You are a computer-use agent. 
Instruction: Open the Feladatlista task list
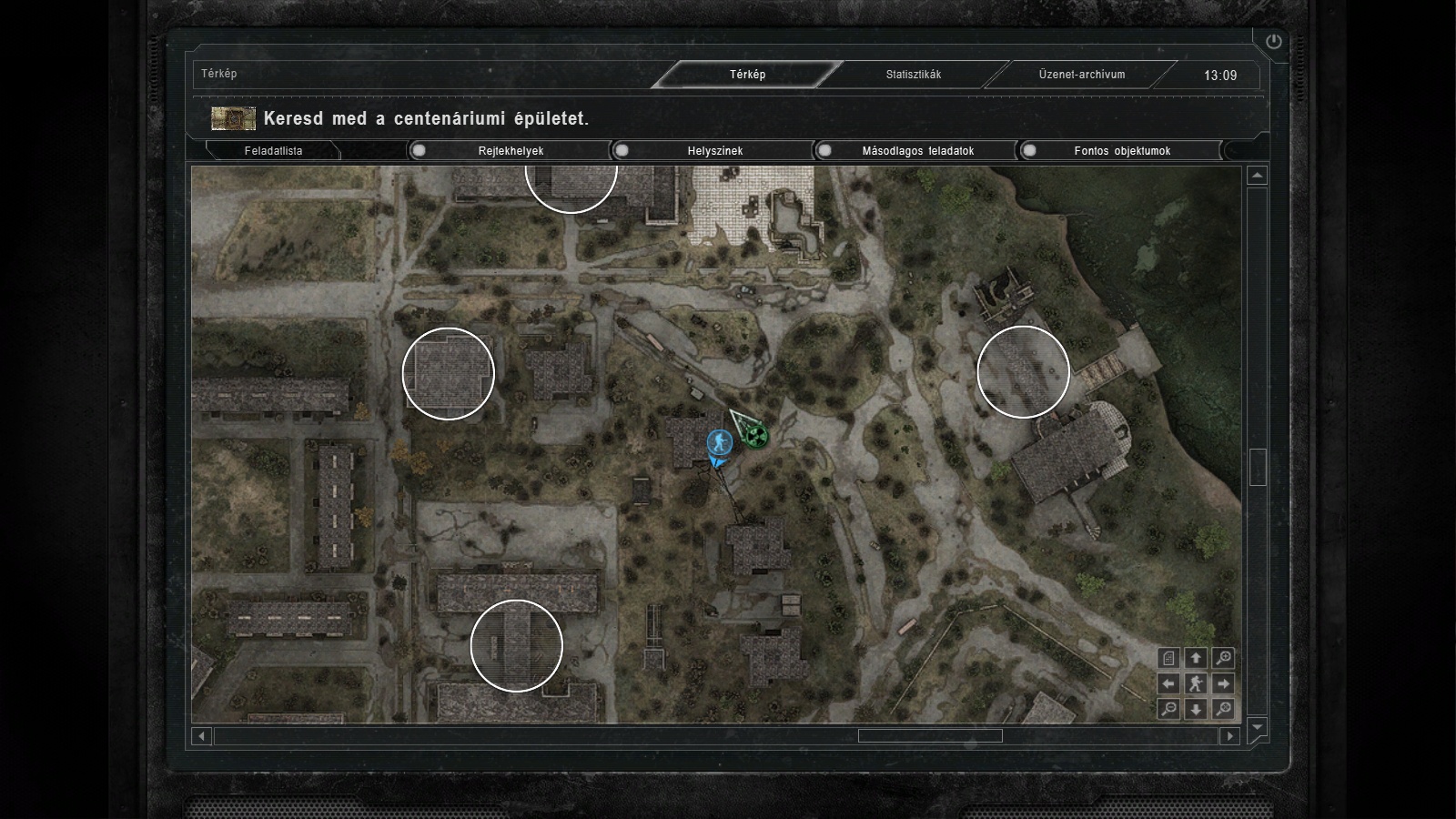(x=273, y=151)
